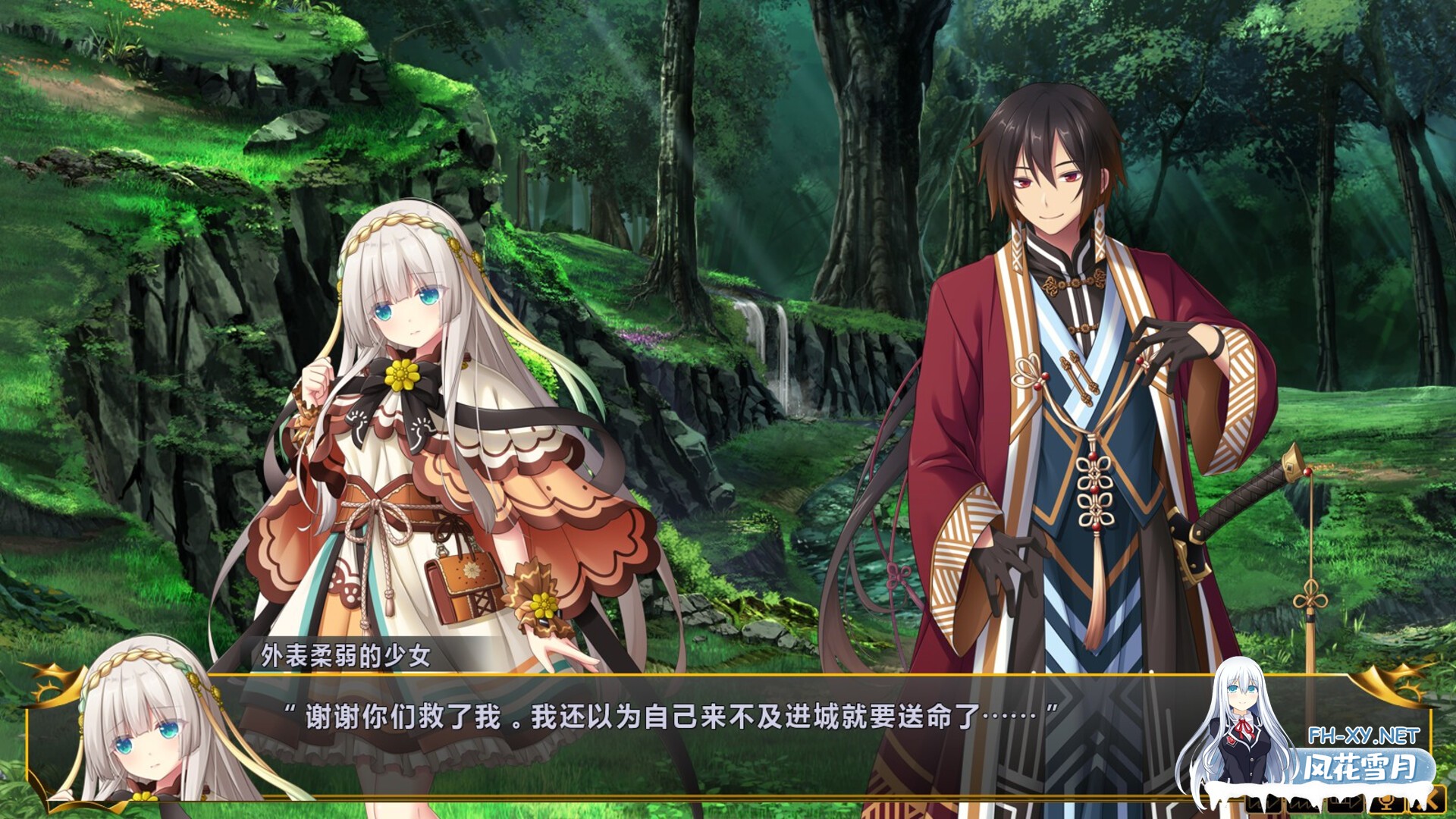Click the microphone voice-replay icon in quick menu
The width and height of the screenshot is (1456, 819).
pos(1386,804)
